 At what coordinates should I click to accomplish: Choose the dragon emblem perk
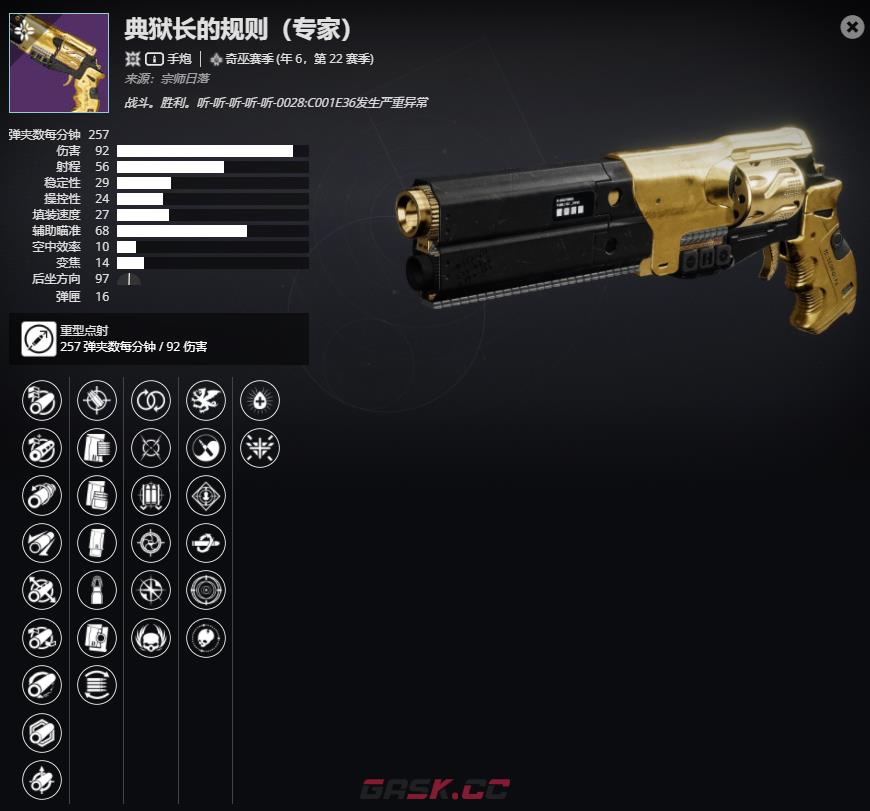[206, 401]
